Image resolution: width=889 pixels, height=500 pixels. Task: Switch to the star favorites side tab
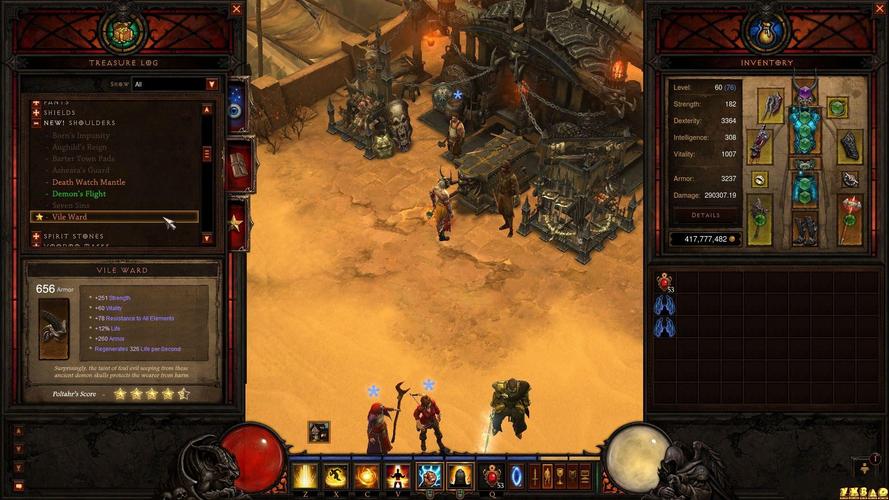click(238, 222)
